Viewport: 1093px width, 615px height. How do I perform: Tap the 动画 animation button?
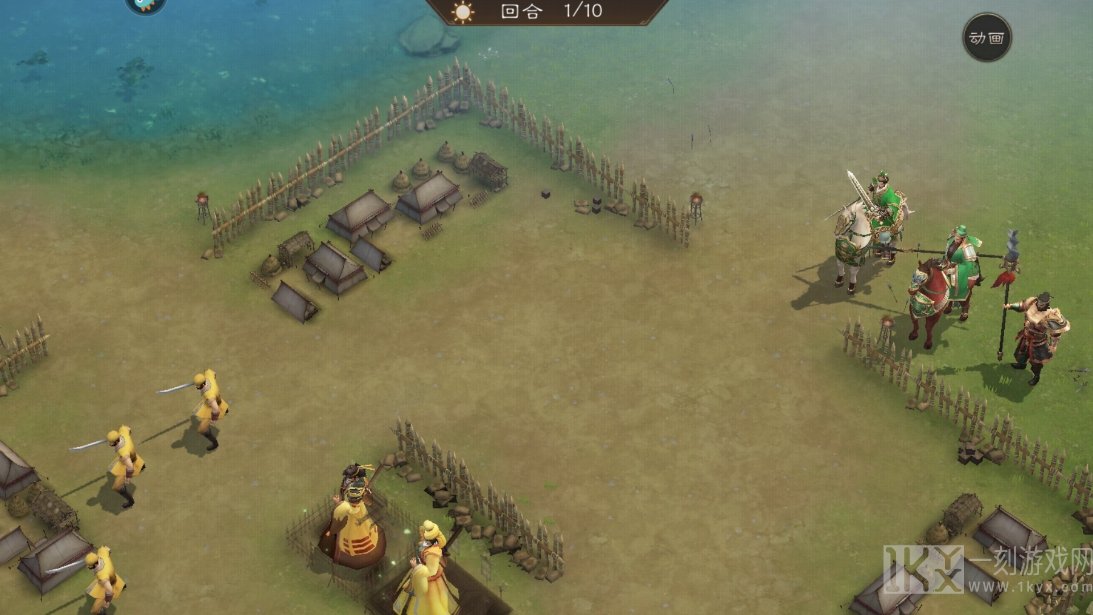(x=986, y=38)
